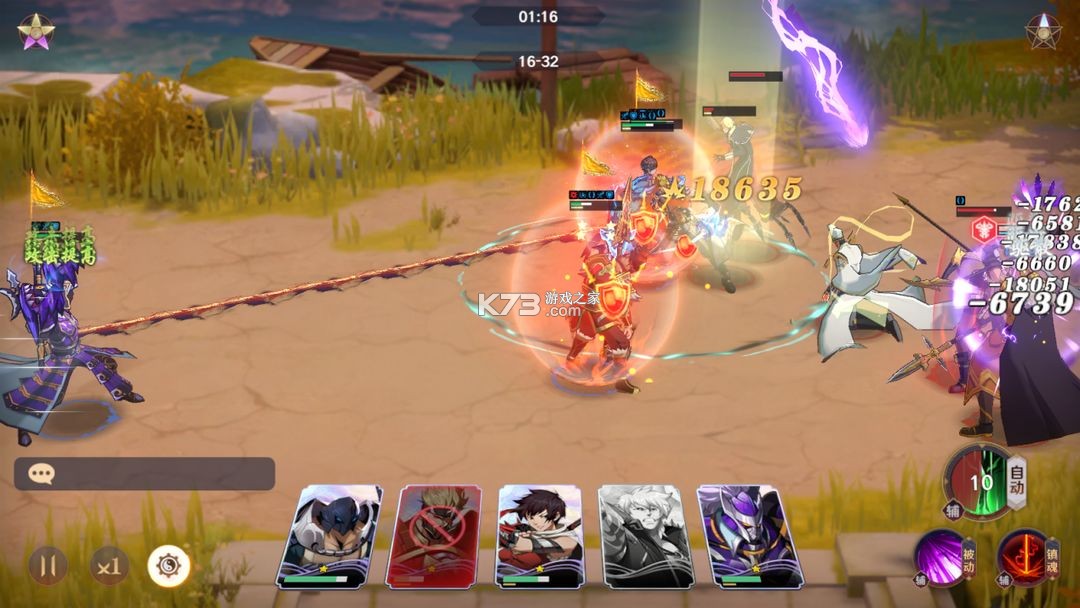Click the glowing yin-yang gear button
Viewport: 1080px width, 608px height.
pos(169,566)
